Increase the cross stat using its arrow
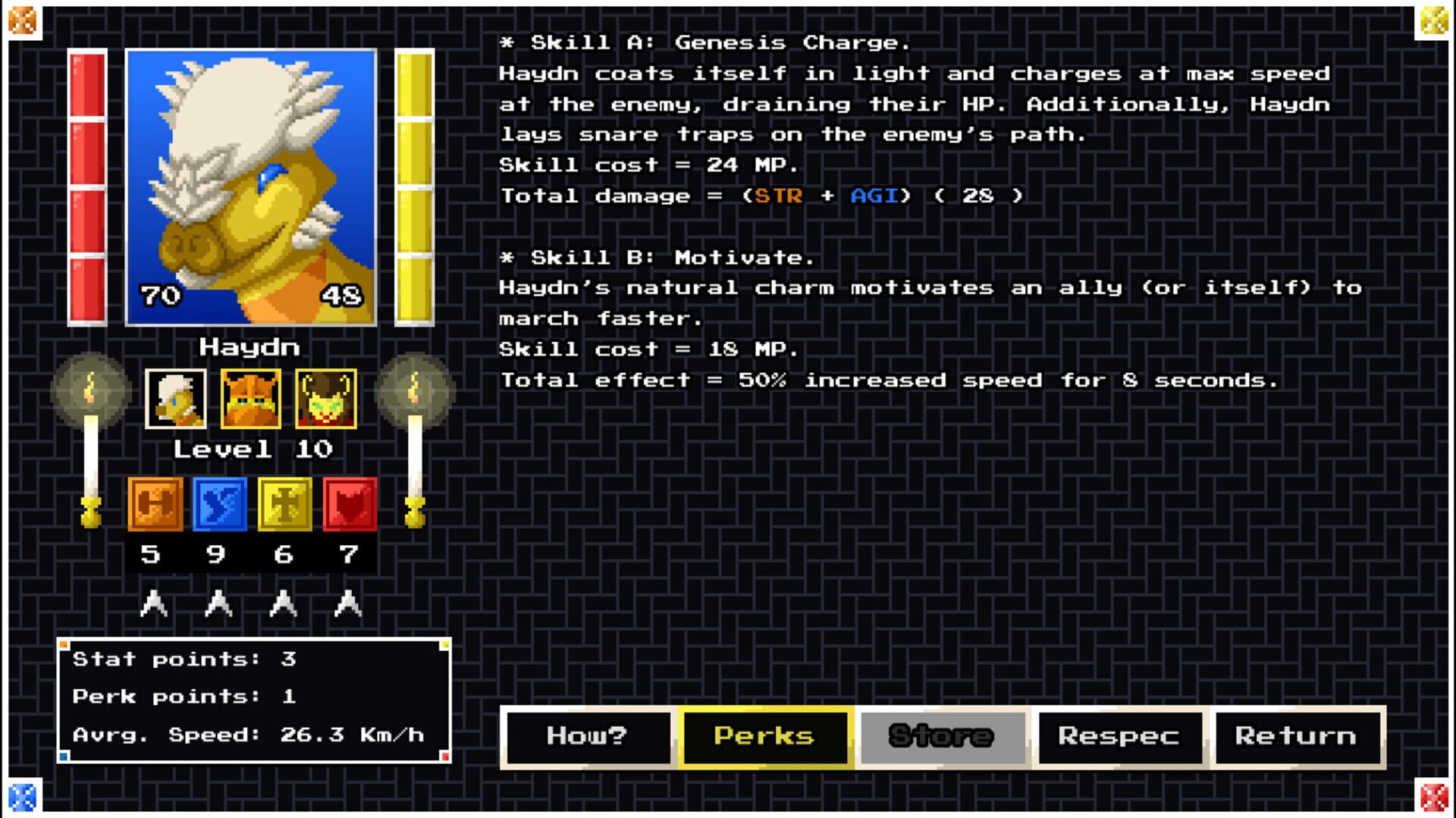Screen dimensions: 1456x818 [283, 603]
